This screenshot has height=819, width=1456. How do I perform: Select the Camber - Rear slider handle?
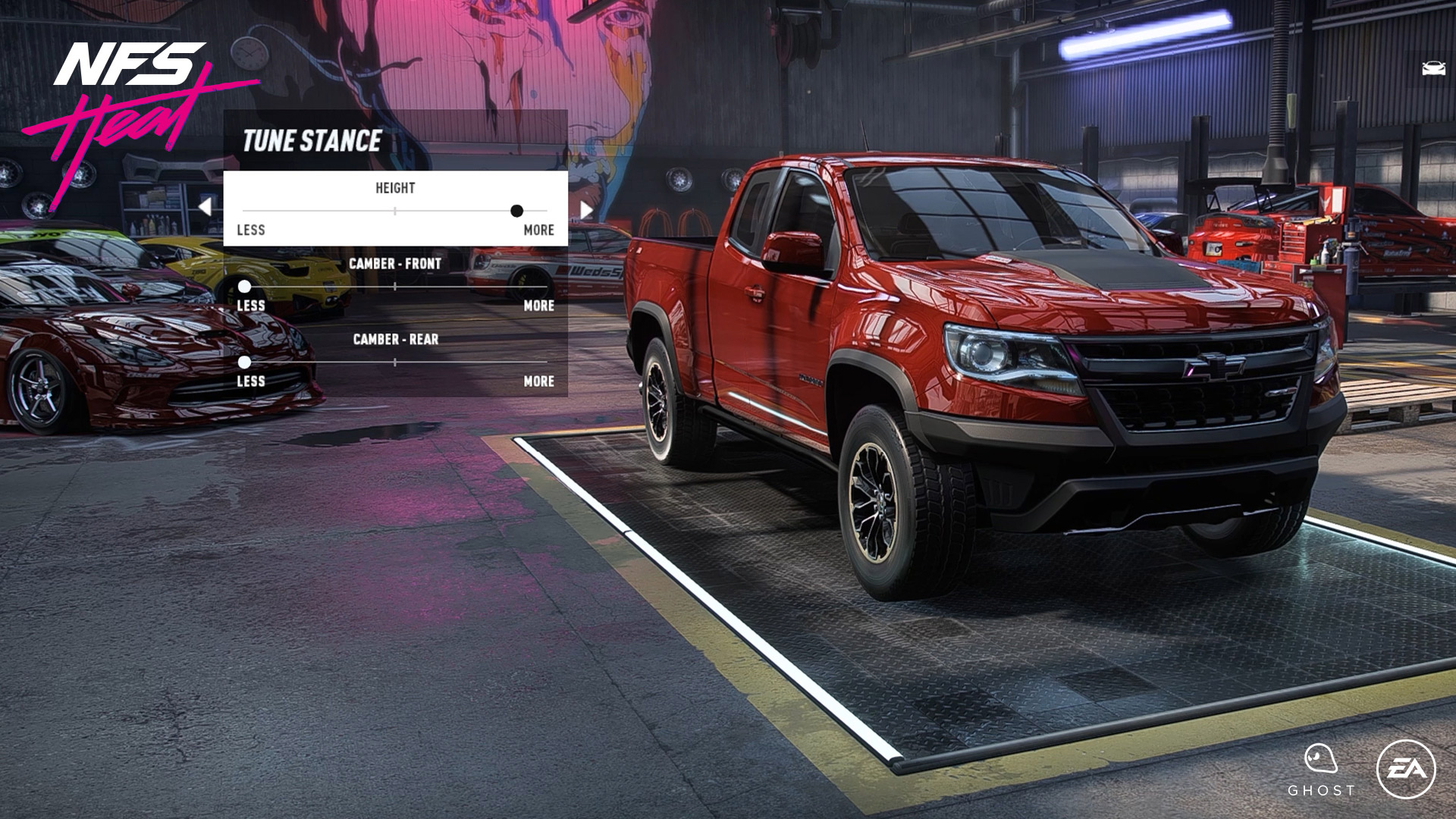(244, 362)
